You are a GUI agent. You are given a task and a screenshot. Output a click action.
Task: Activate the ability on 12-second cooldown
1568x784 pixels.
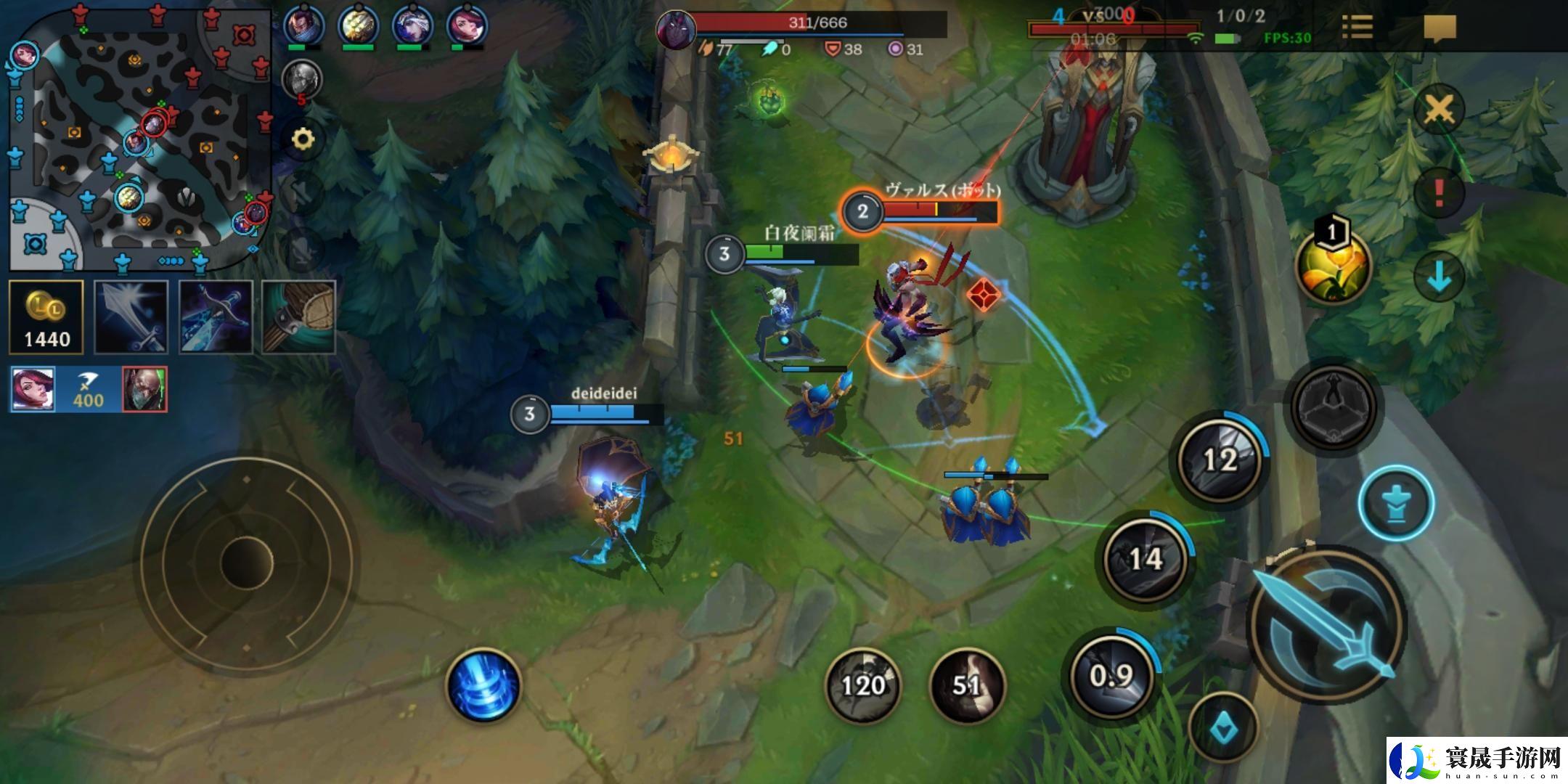coord(1220,459)
